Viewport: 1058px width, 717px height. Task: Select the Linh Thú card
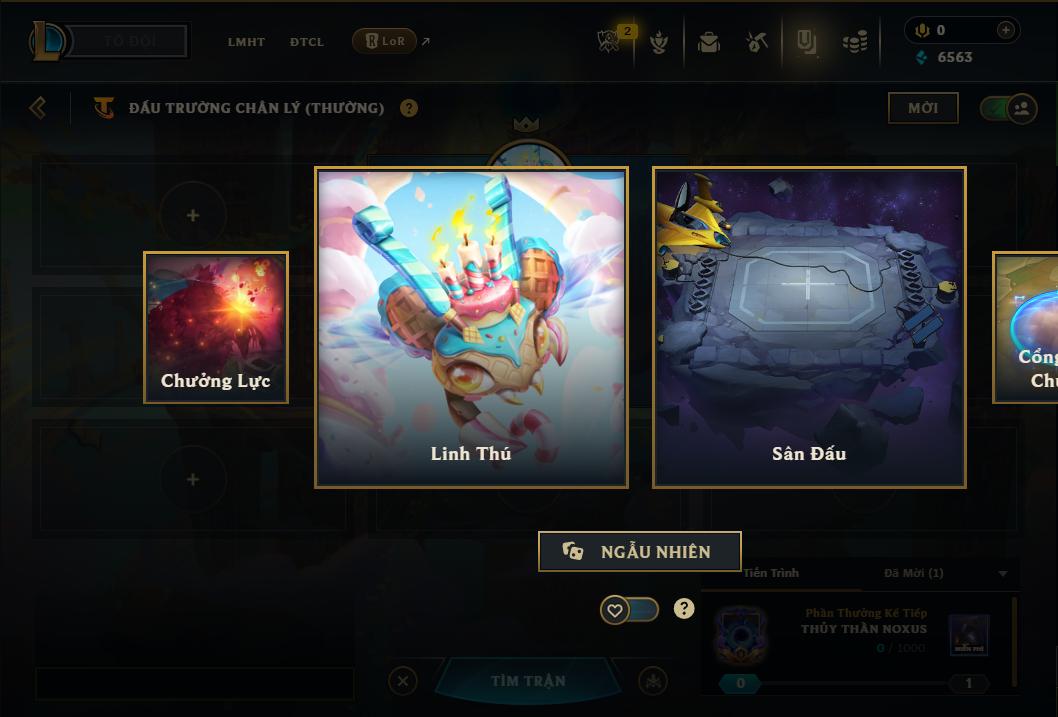471,327
